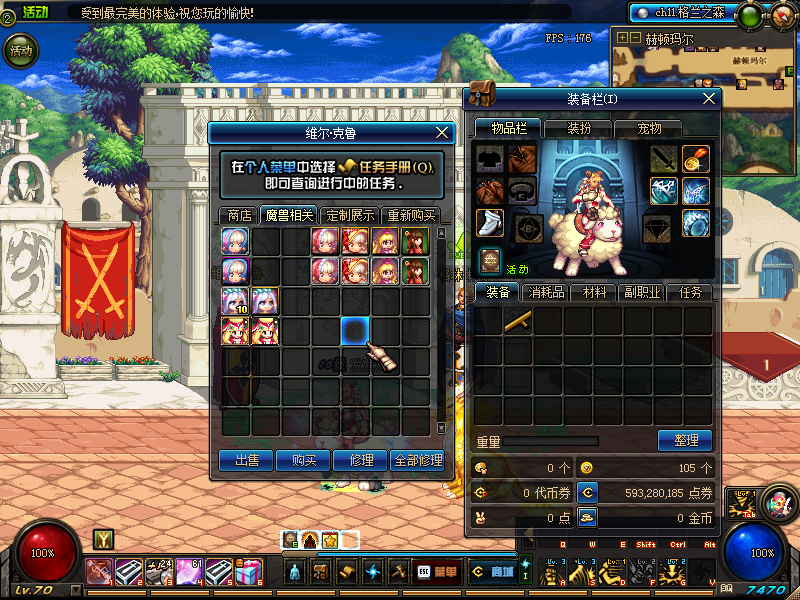
Task: Select the equipped white boots slot
Action: [490, 224]
